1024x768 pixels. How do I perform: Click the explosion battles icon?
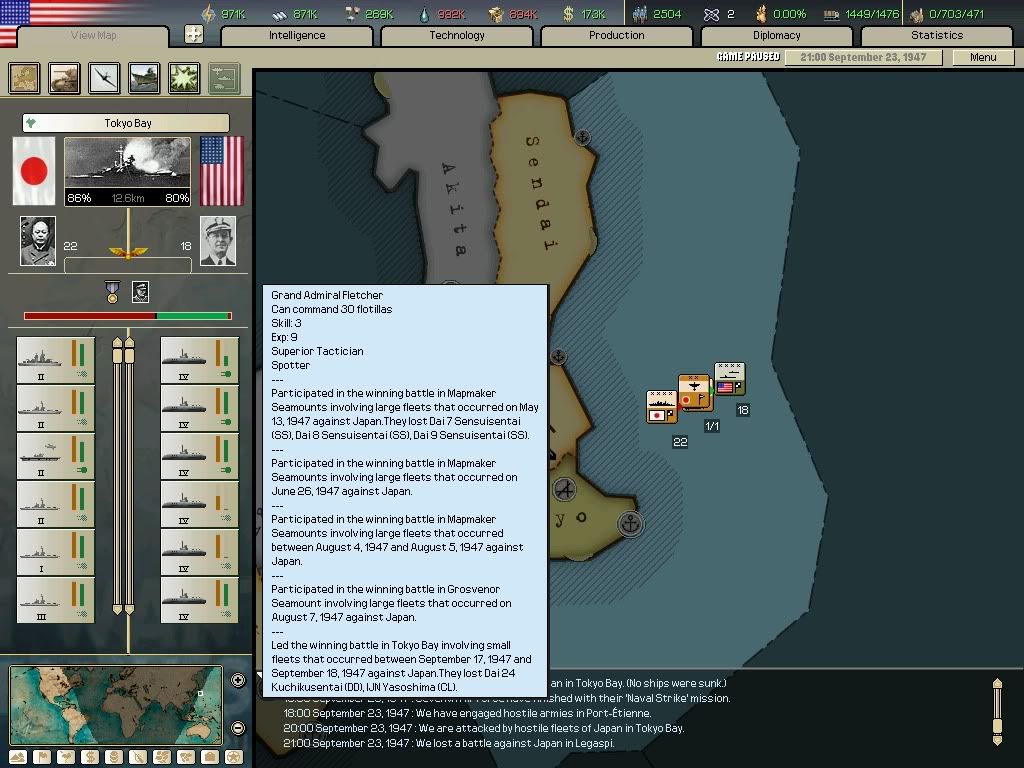point(184,78)
